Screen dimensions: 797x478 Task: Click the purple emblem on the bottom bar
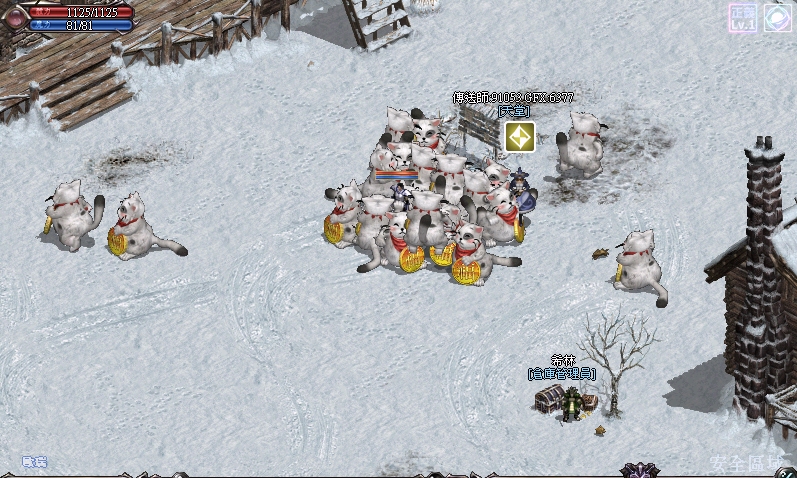(637, 470)
